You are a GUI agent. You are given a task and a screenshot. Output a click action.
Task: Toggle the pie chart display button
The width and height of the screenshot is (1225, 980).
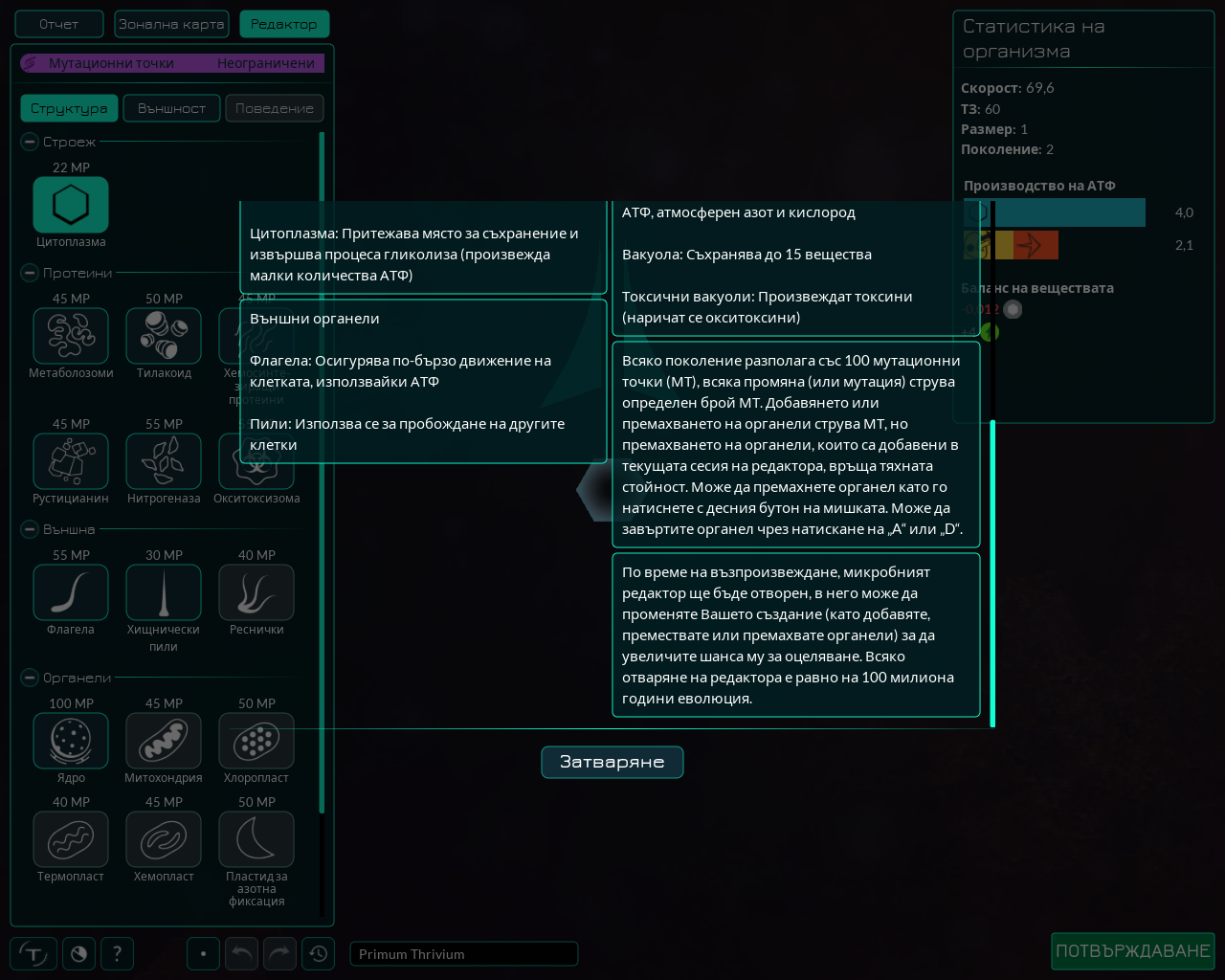78,953
